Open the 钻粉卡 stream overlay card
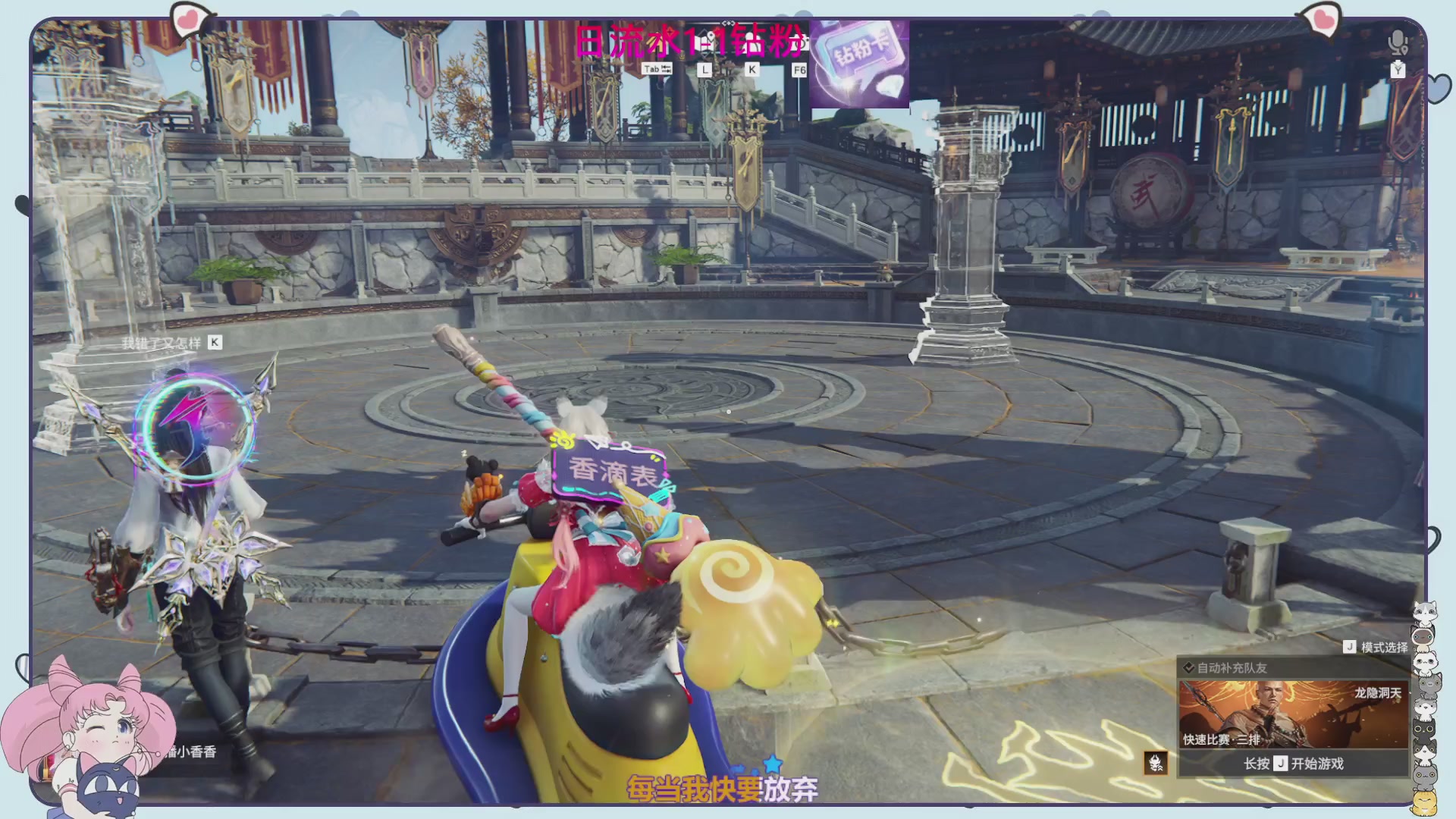The width and height of the screenshot is (1456, 819). (859, 64)
